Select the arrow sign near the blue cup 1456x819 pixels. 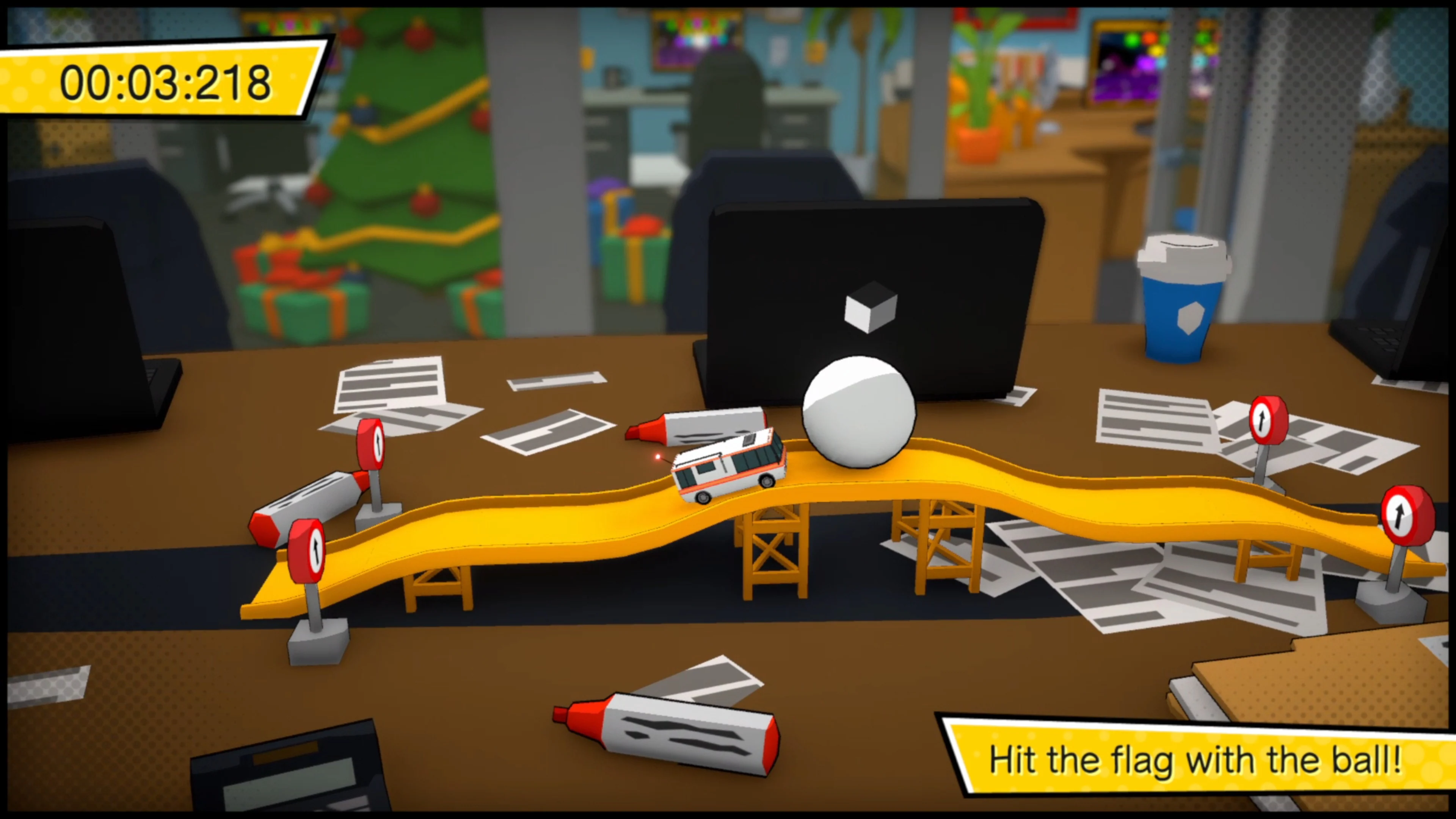1269,421
